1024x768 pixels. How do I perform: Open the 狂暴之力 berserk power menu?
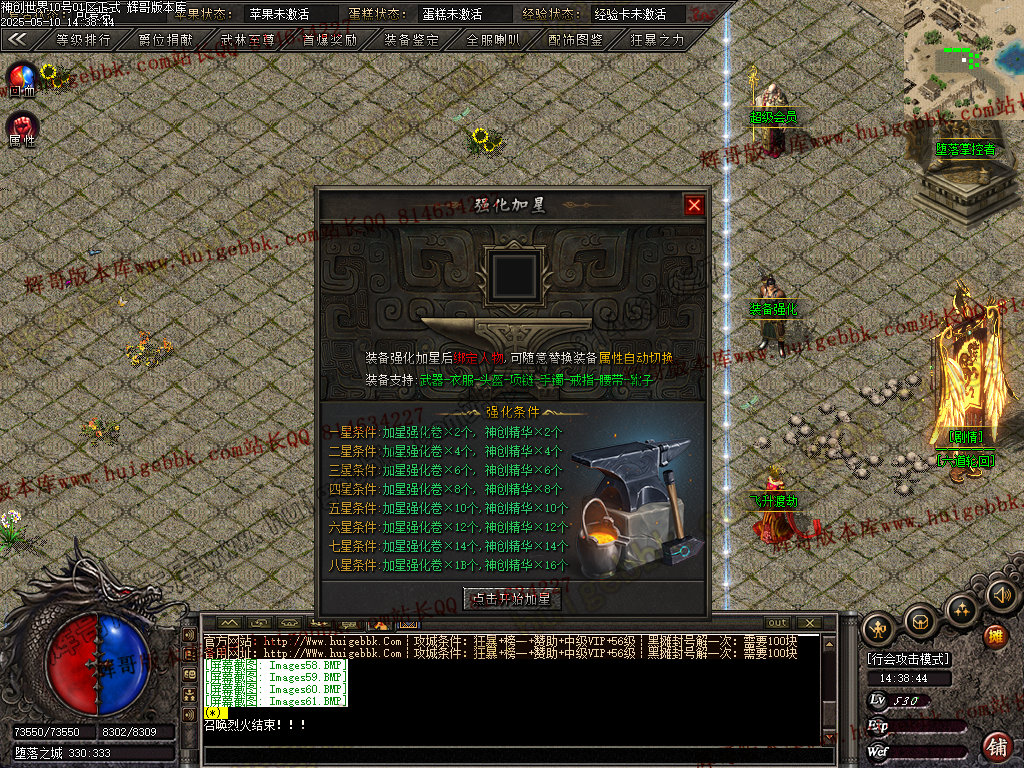tap(658, 40)
